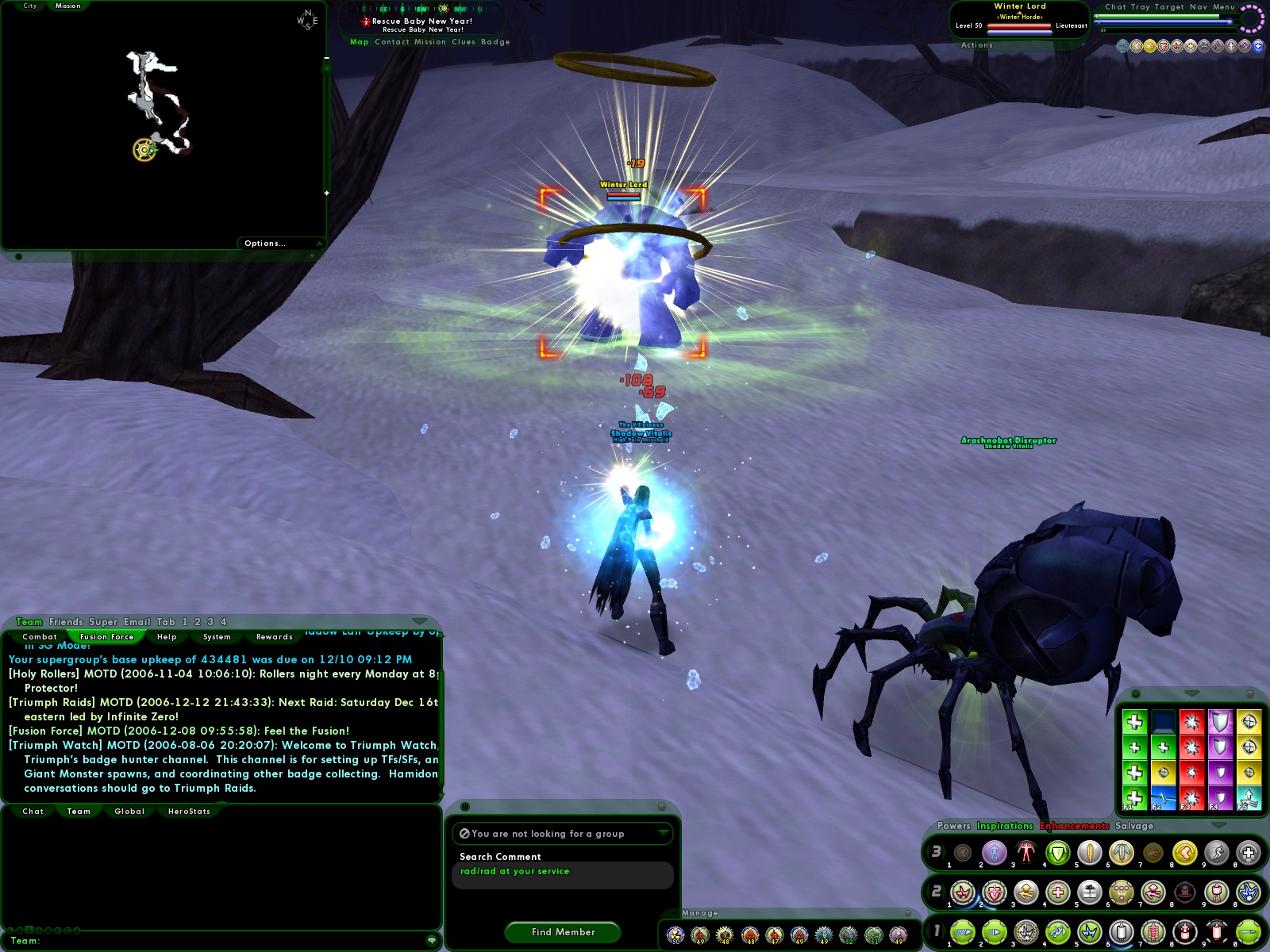Toggle your looking-for-group status off
The height and width of the screenshot is (952, 1270).
[x=464, y=834]
